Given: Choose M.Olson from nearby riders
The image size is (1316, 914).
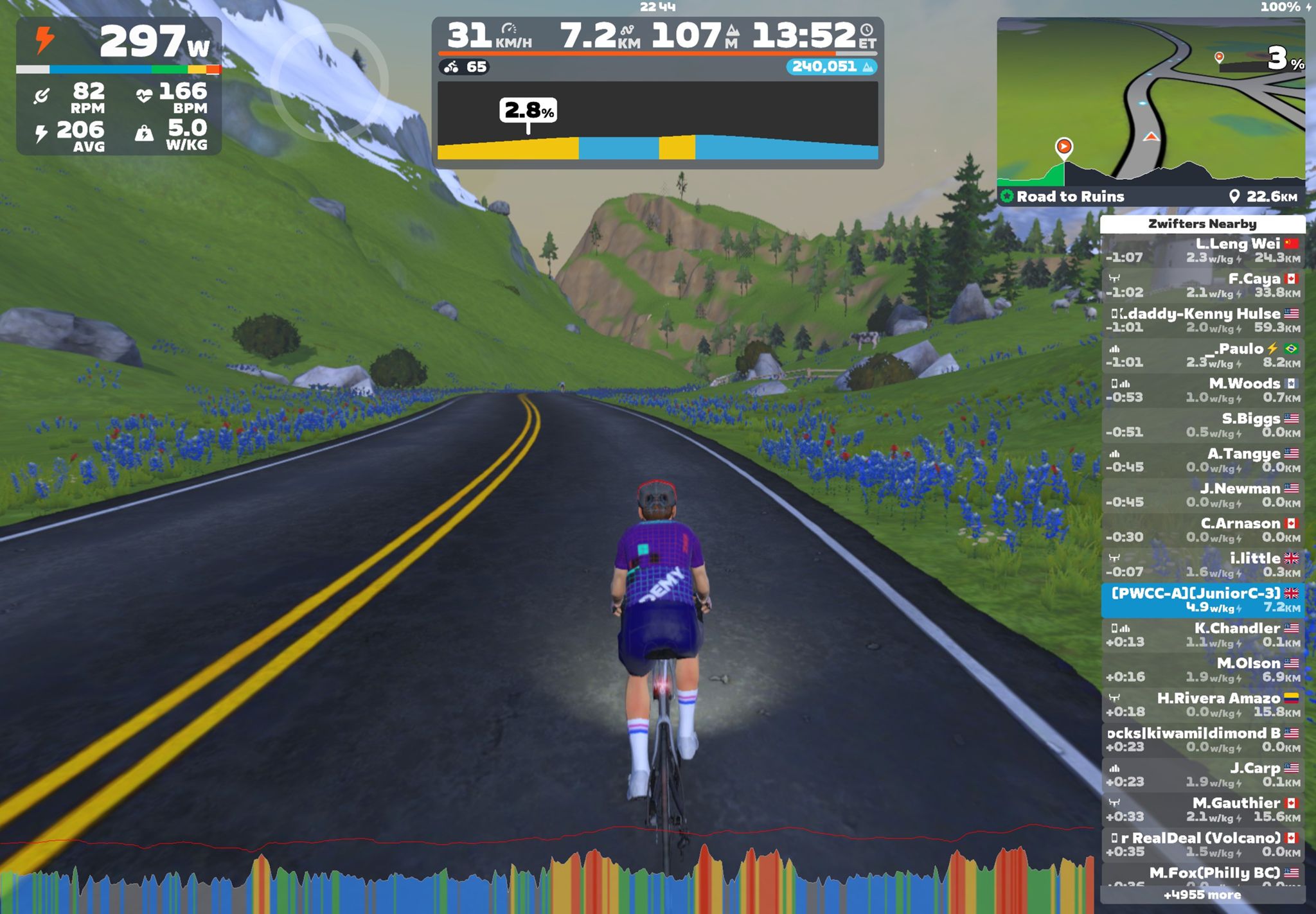Looking at the screenshot, I should click(1203, 670).
